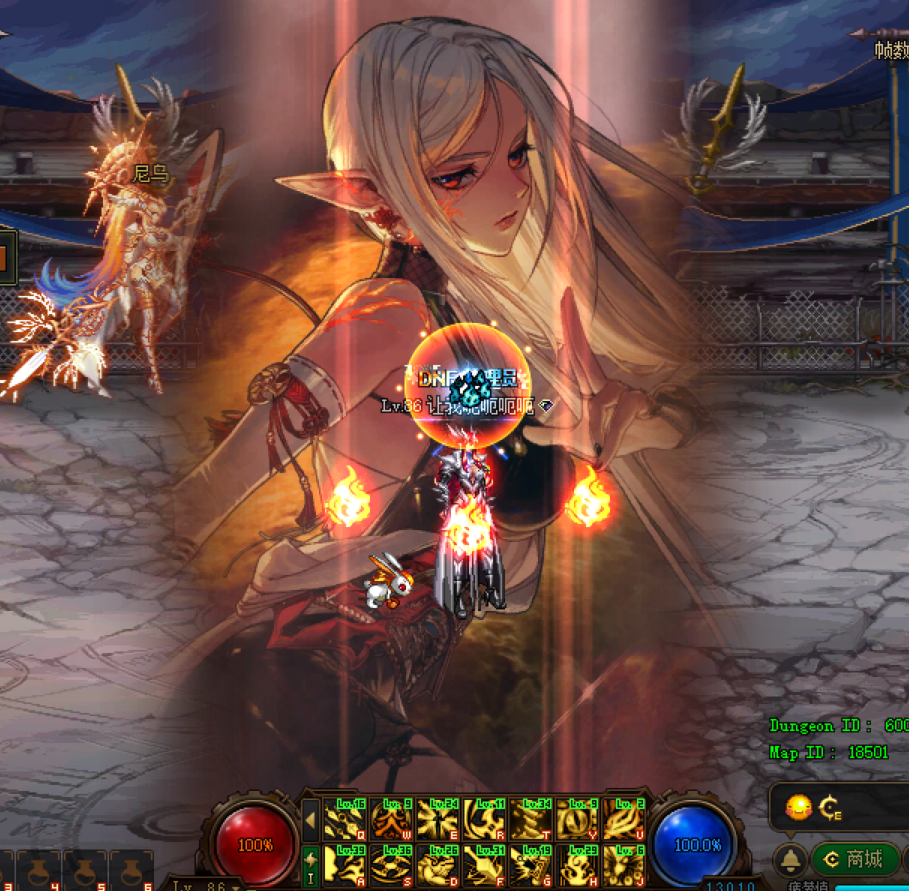
Task: Use the Lv.6 skill on J
Action: [x=622, y=865]
